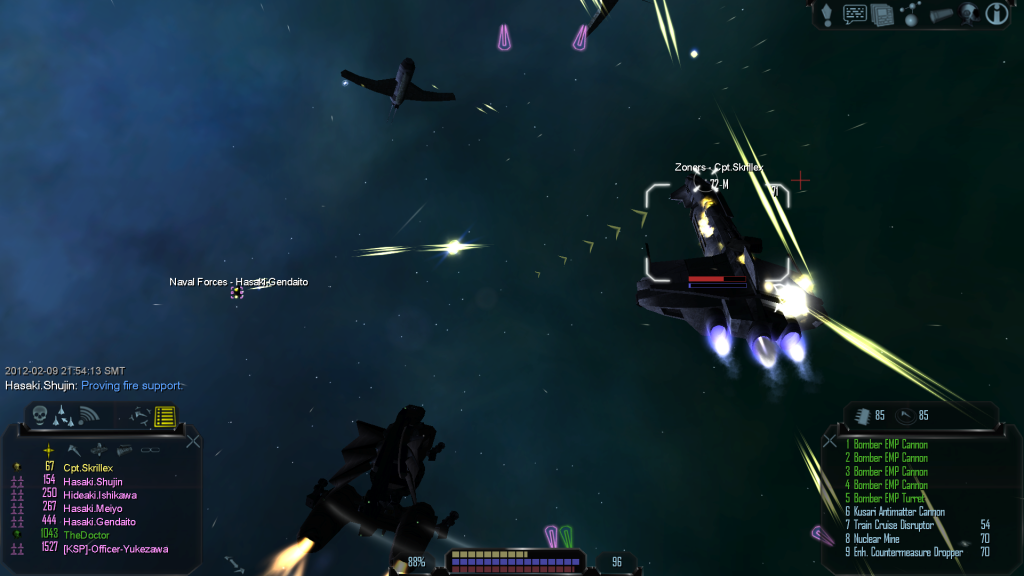Open the chat speech-bubble icon

click(x=854, y=14)
